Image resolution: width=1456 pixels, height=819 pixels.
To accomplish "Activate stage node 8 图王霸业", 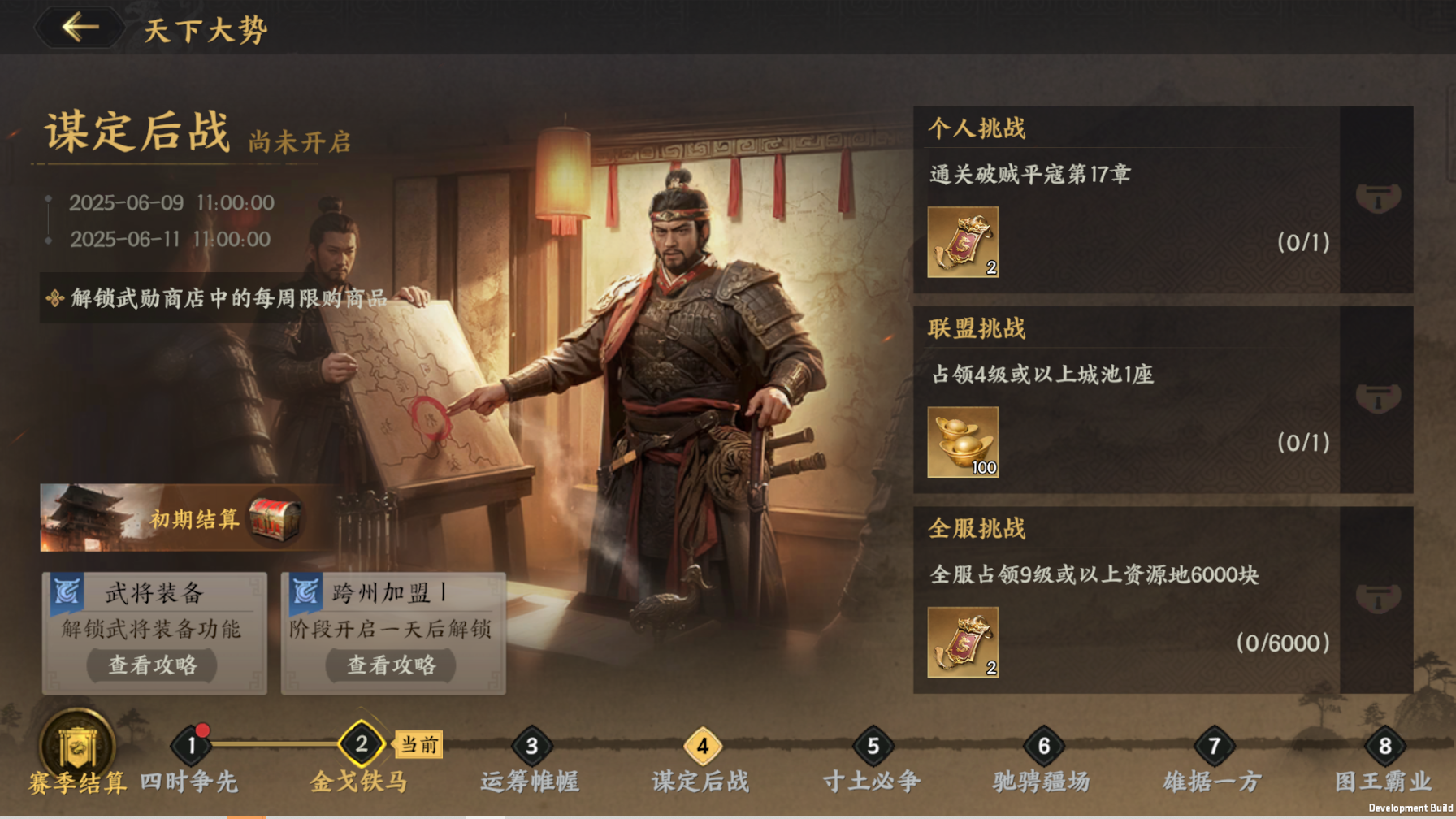I will coord(1384,743).
